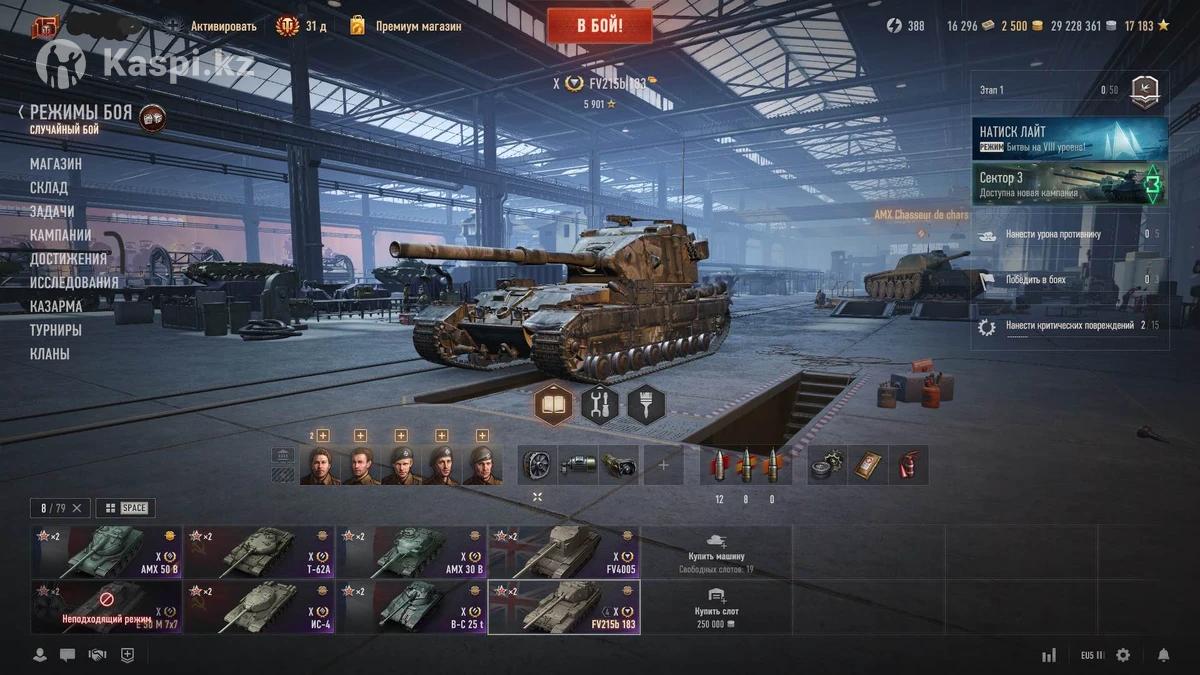
Task: Open ИССЛЕДОВАНИЯ research tree
Action: (x=74, y=282)
